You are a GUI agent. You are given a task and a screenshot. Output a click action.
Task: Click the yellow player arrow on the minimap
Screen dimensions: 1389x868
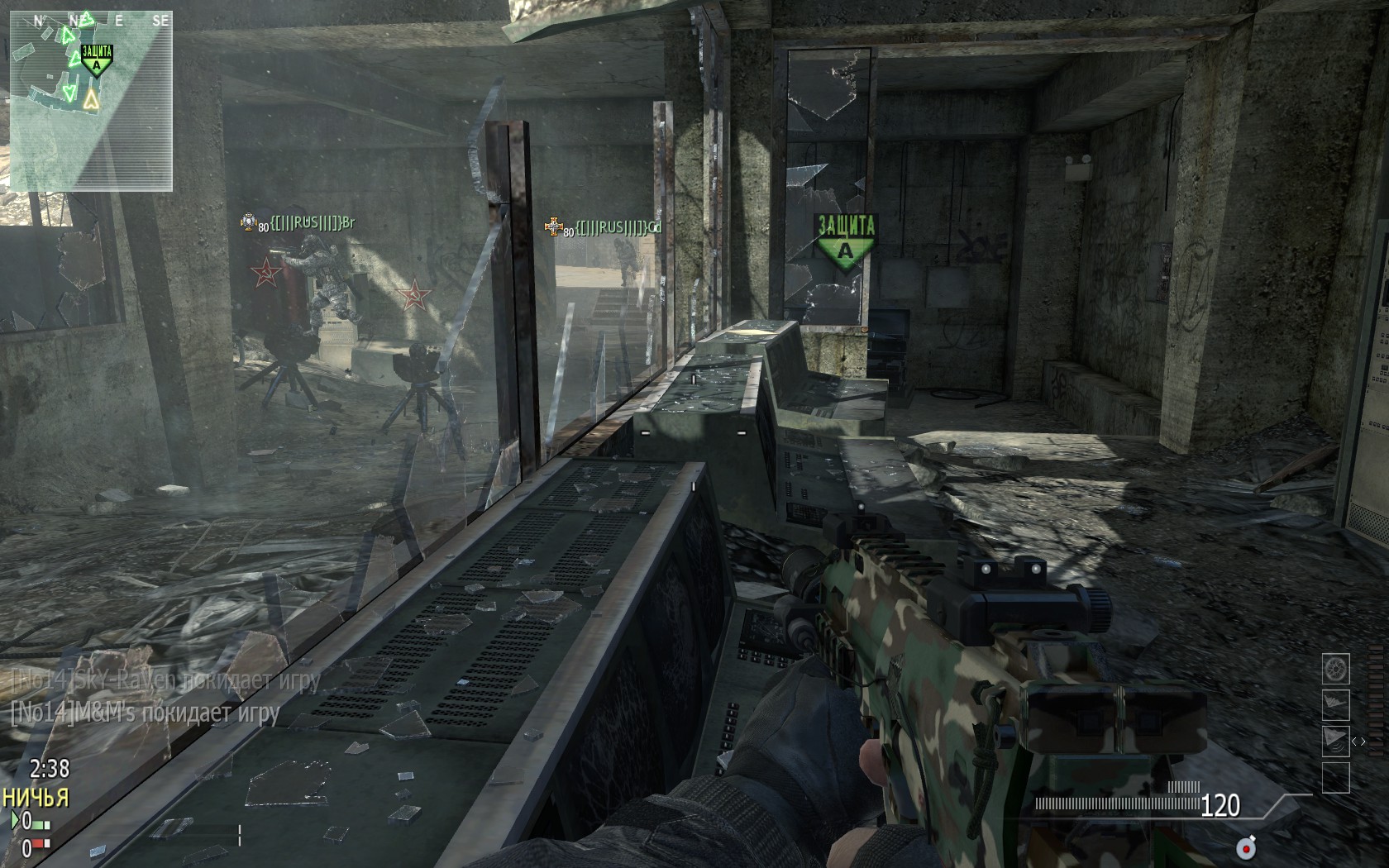(91, 99)
